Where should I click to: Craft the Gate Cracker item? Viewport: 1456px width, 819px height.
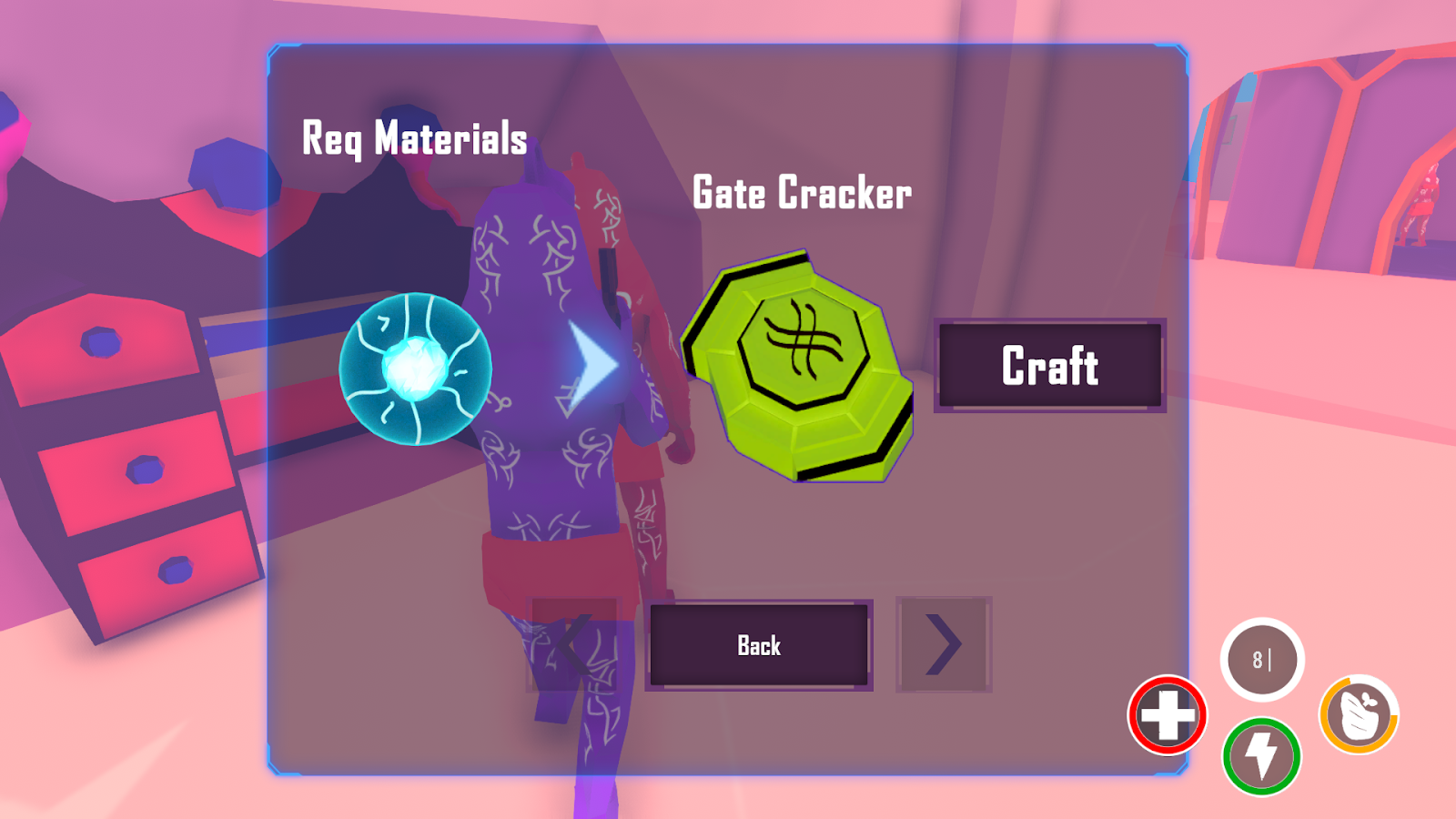[x=1050, y=366]
